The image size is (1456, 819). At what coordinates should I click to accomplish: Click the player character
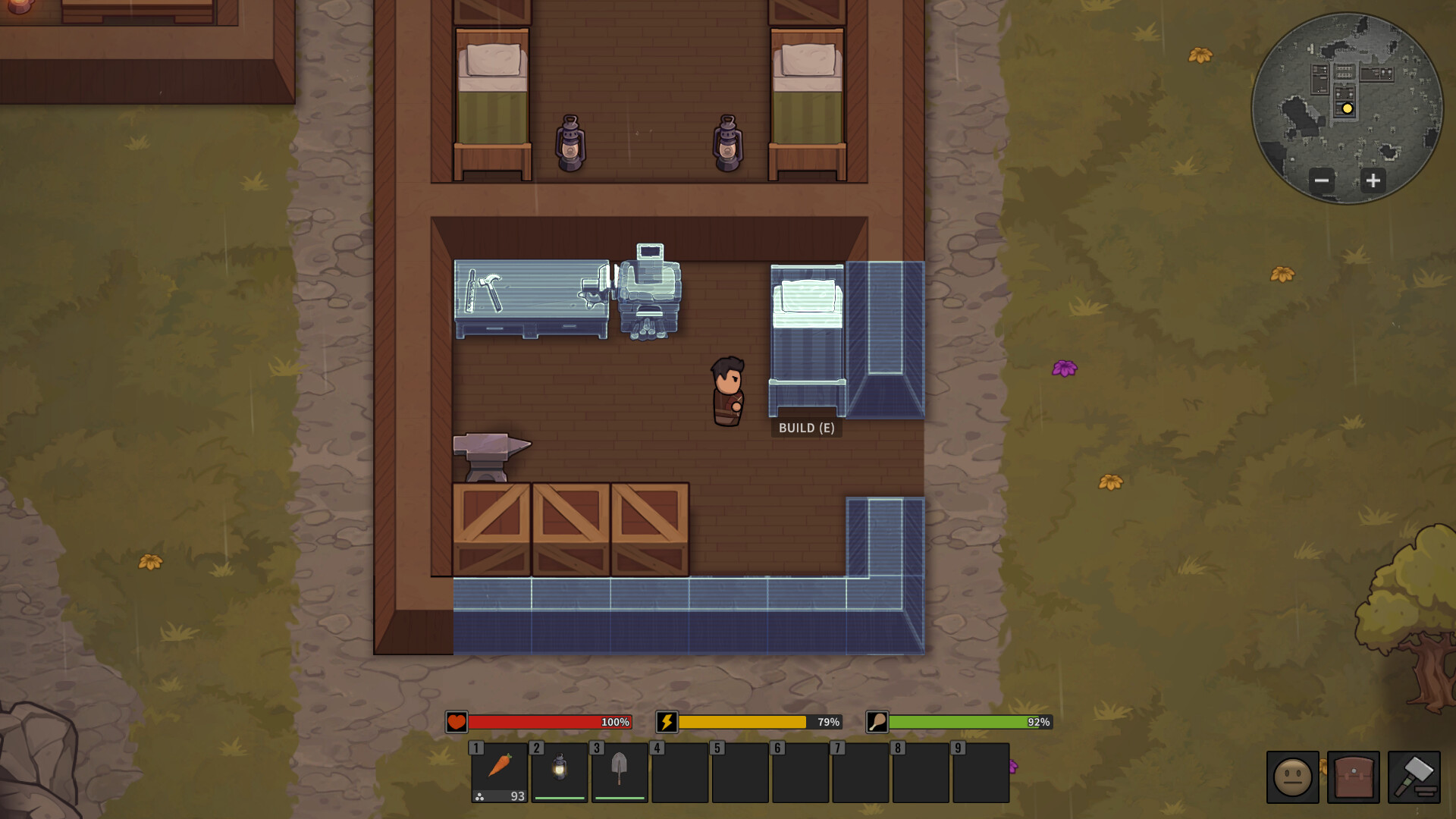click(726, 391)
